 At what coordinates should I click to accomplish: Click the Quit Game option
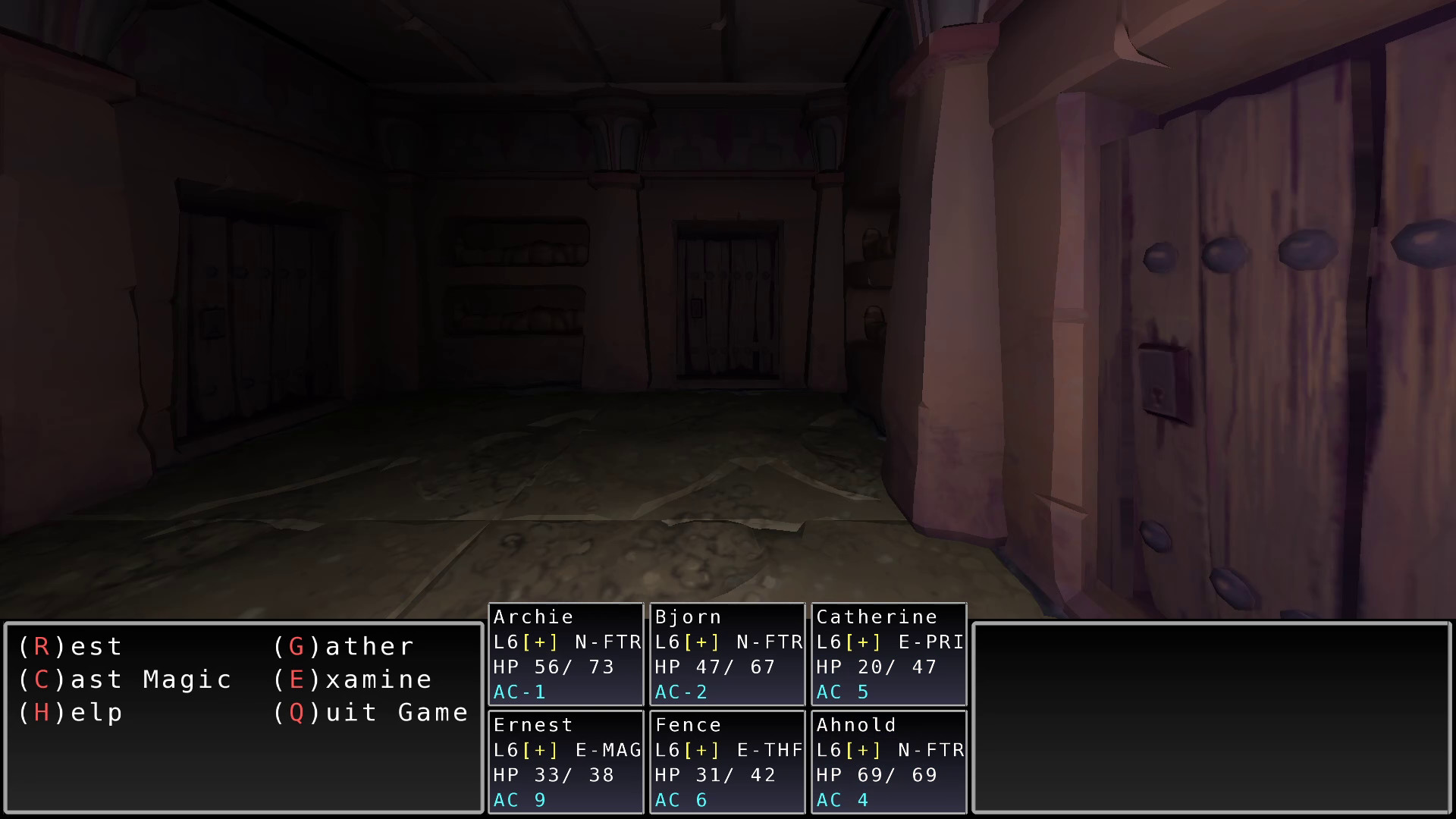pos(372,712)
